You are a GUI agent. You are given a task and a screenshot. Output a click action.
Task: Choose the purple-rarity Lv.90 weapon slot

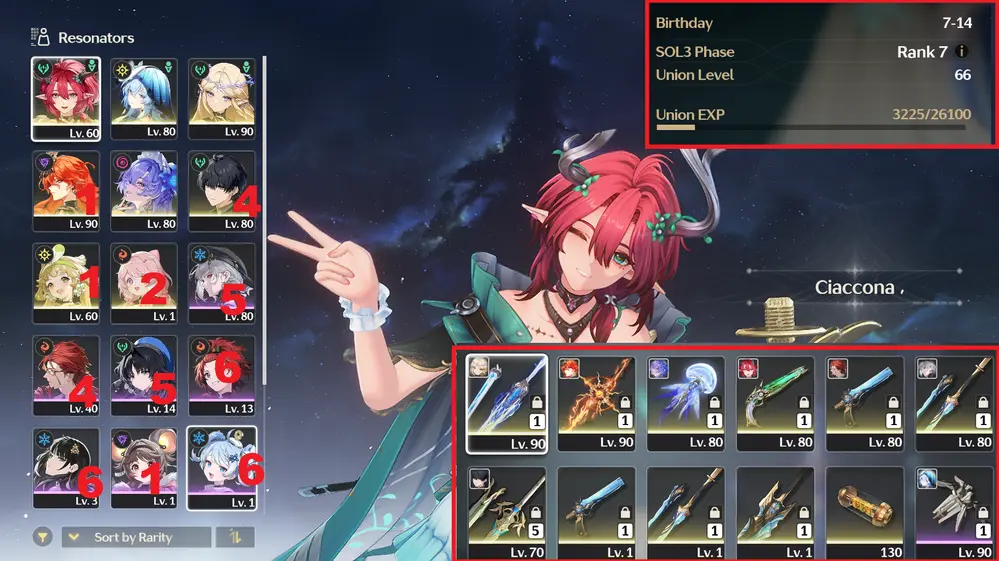(955, 512)
